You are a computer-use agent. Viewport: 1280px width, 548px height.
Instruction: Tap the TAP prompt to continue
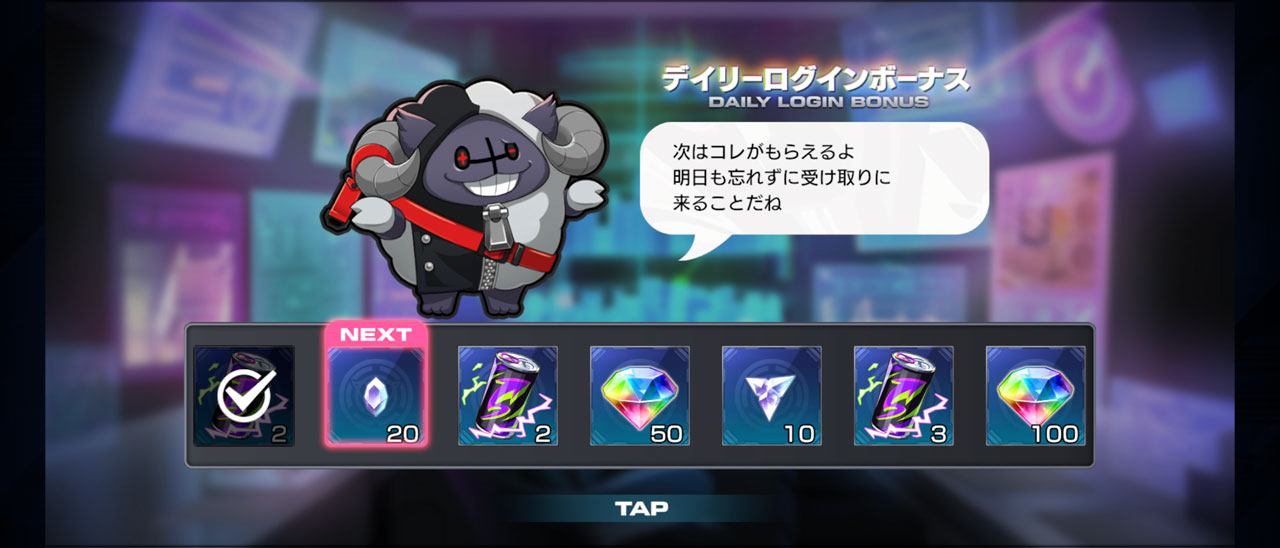(x=641, y=508)
